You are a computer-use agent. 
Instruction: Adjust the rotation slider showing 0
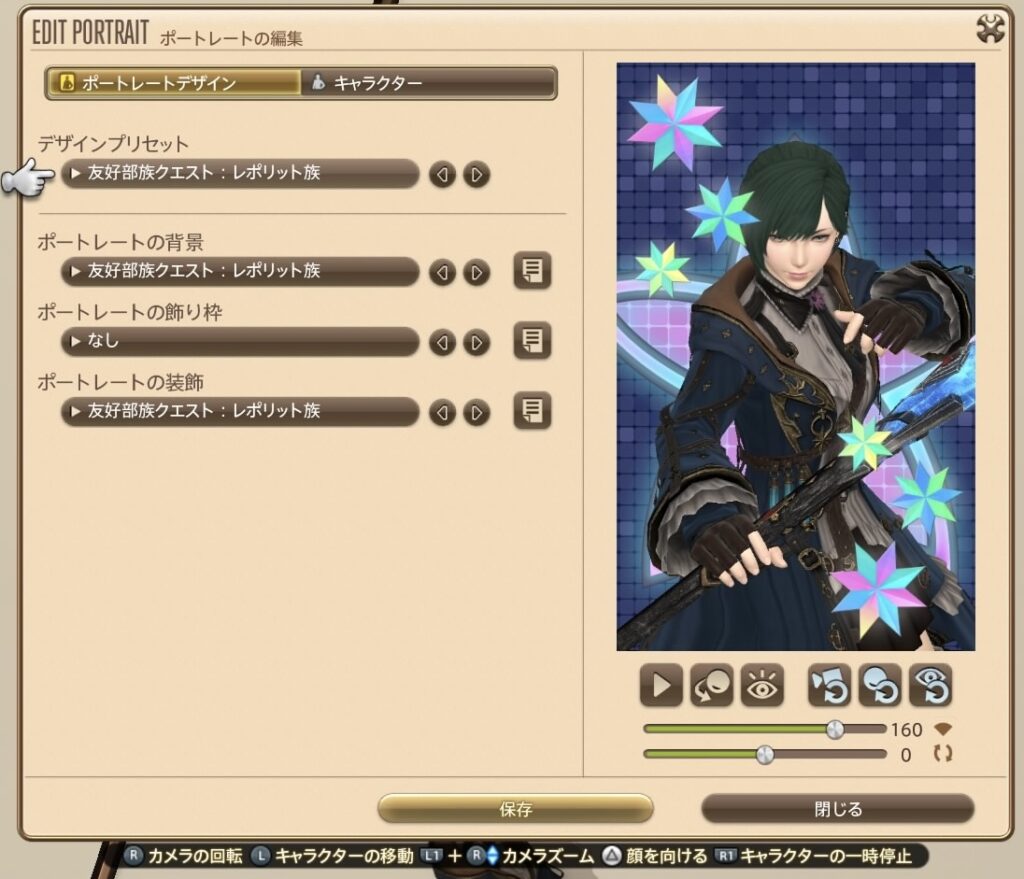(765, 755)
